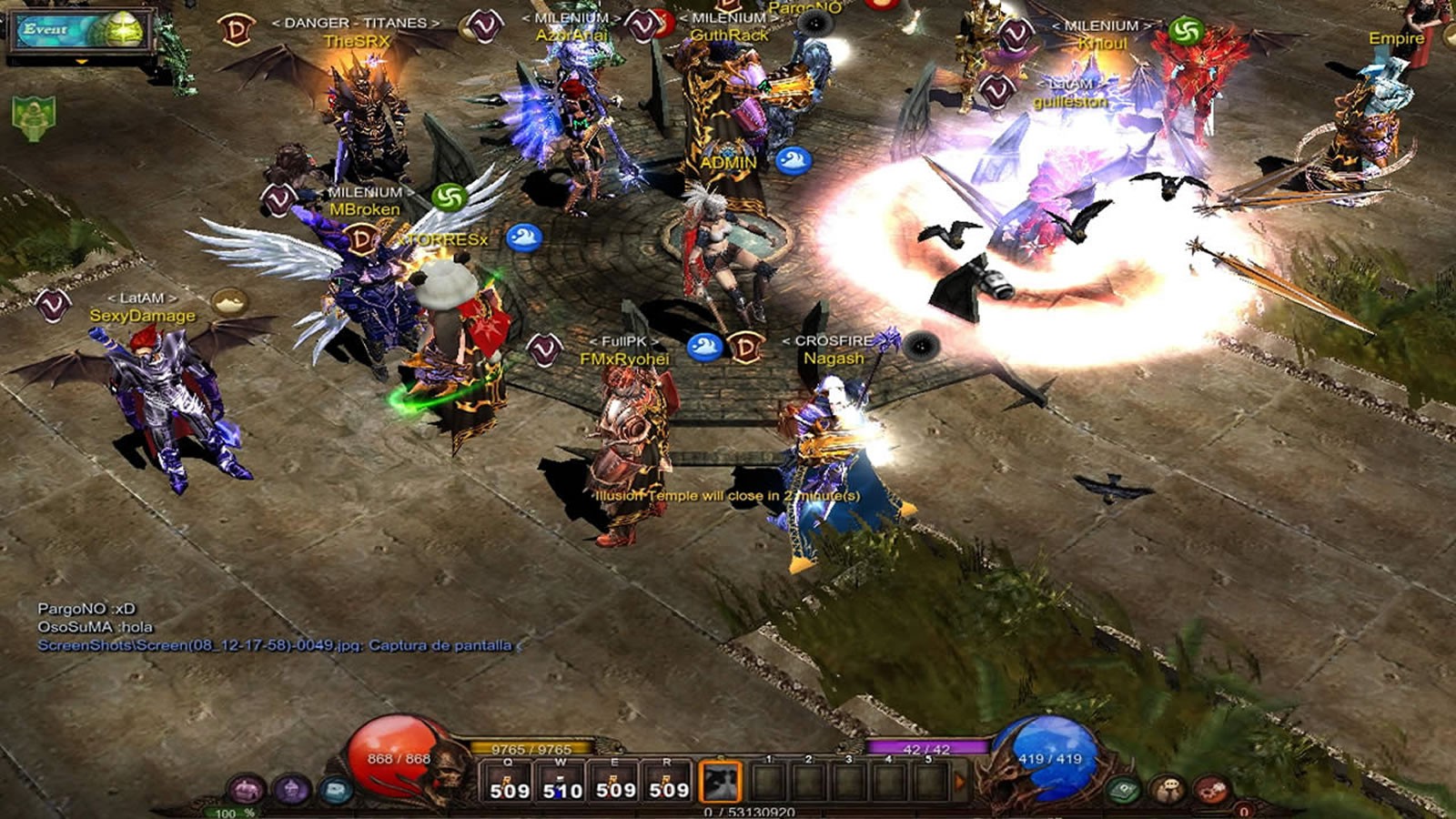Image resolution: width=1456 pixels, height=819 pixels.
Task: Expand the skill bar with the orange arrow
Action: 959,782
